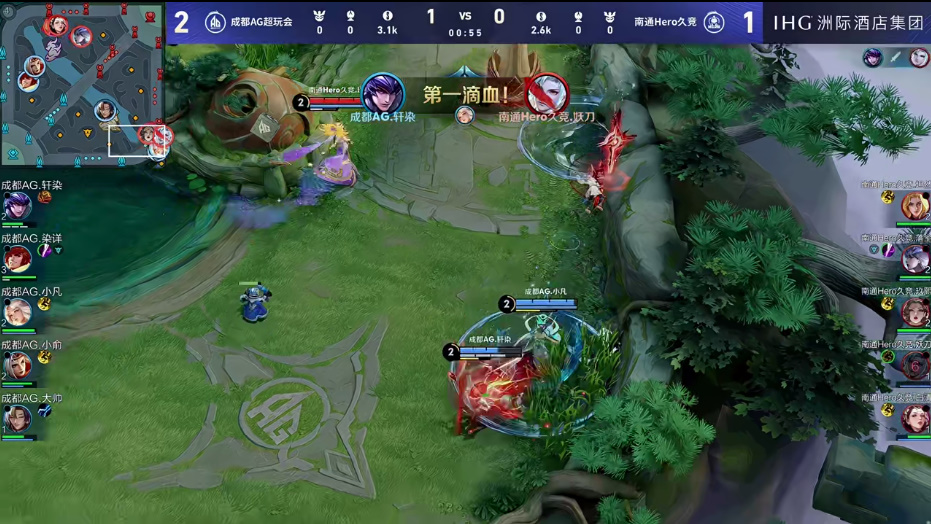Select white-haired hero portrait in right roster
The height and width of the screenshot is (524, 931).
[x=914, y=259]
